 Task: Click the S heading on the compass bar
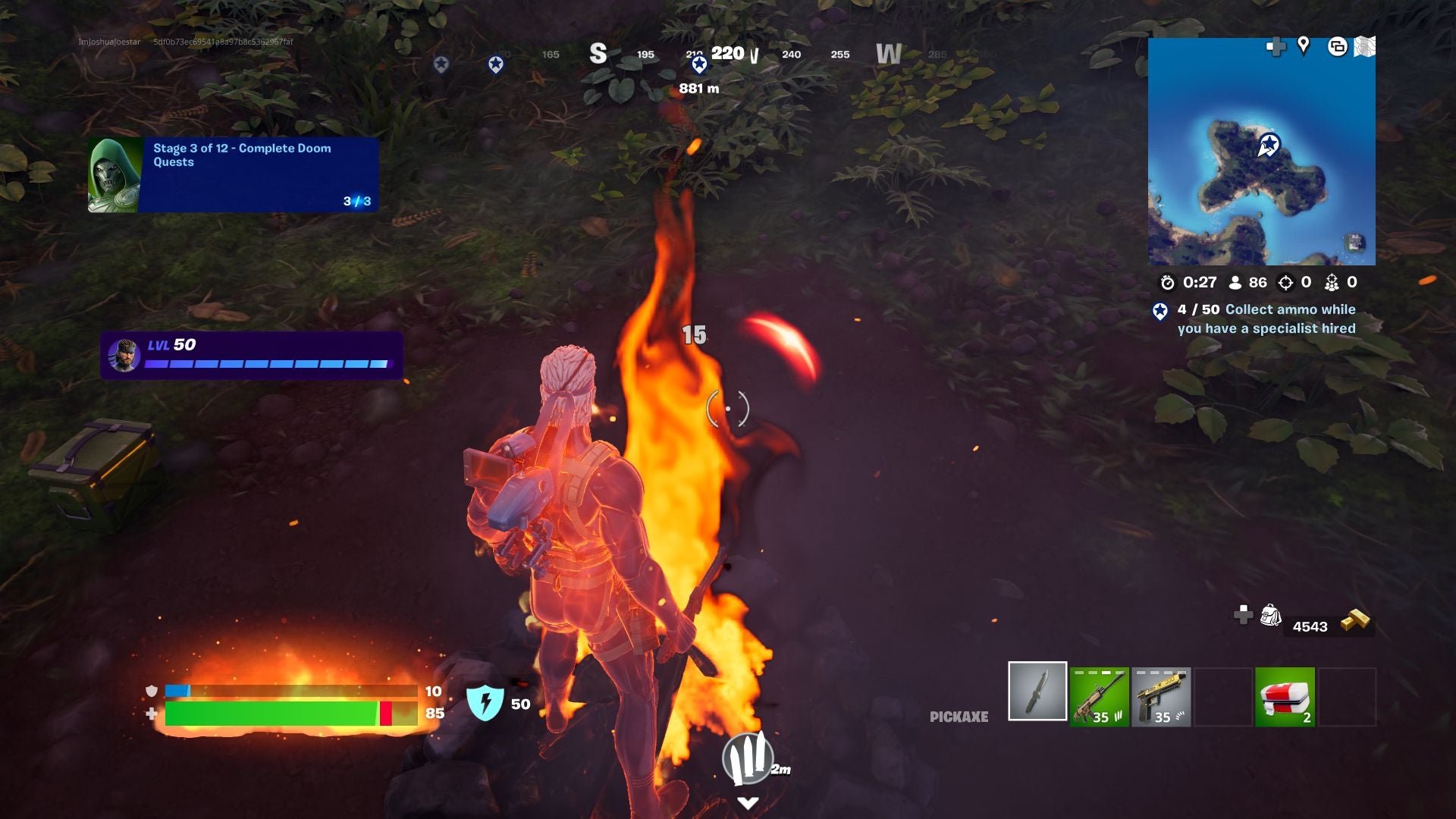coord(597,54)
